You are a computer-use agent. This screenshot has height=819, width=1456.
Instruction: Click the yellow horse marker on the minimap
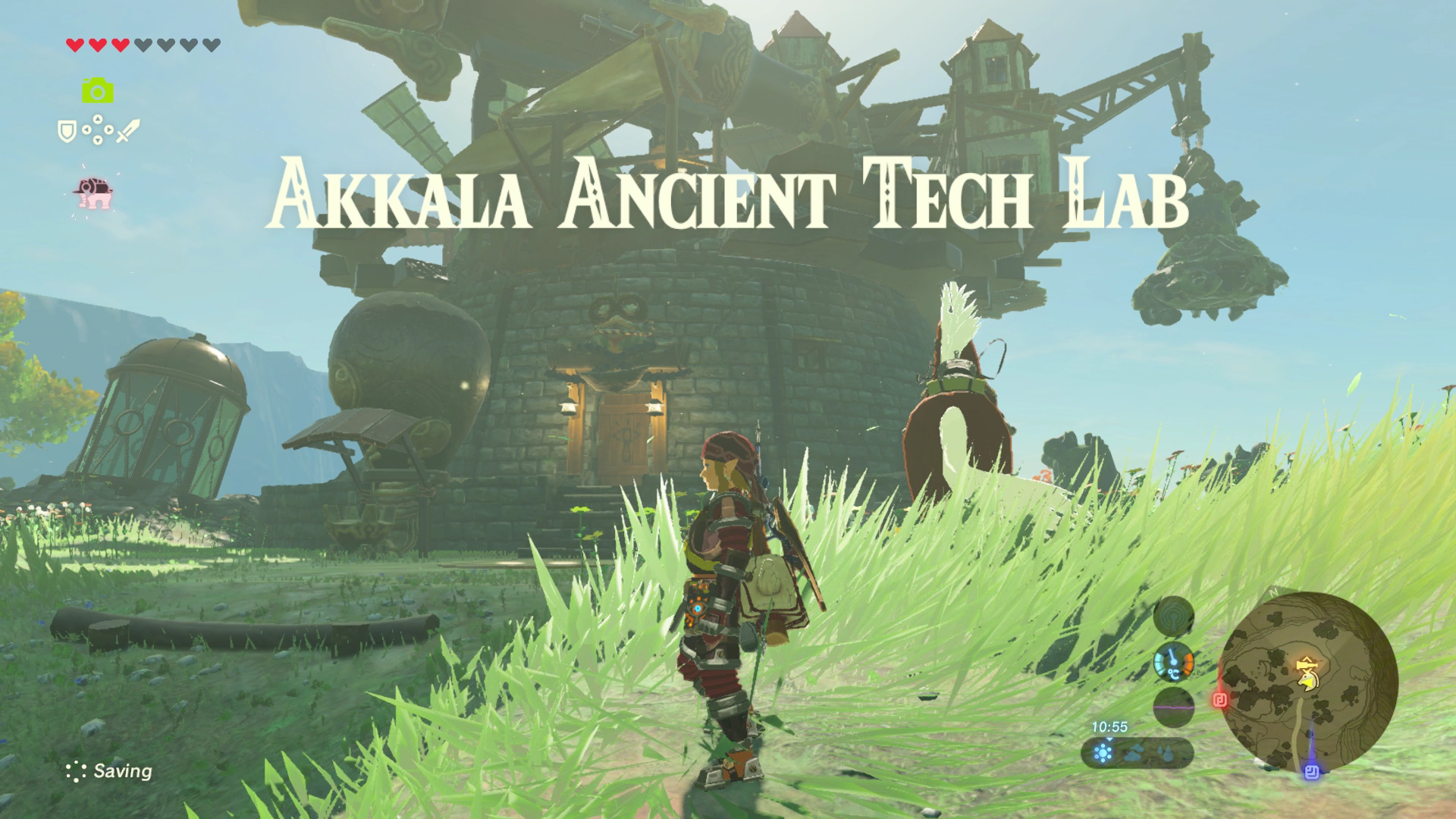1309,681
